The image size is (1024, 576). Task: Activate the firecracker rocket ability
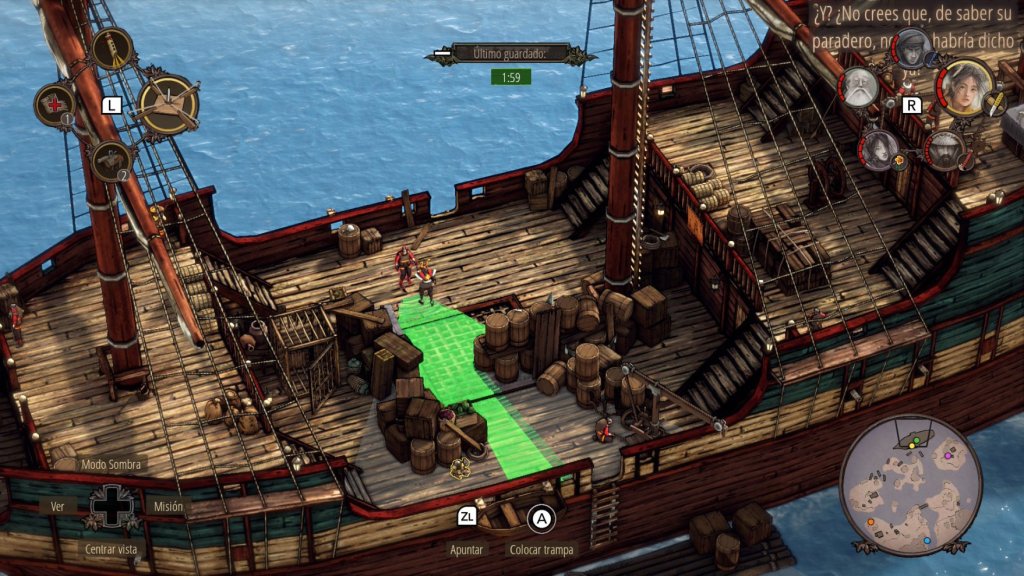click(x=112, y=47)
